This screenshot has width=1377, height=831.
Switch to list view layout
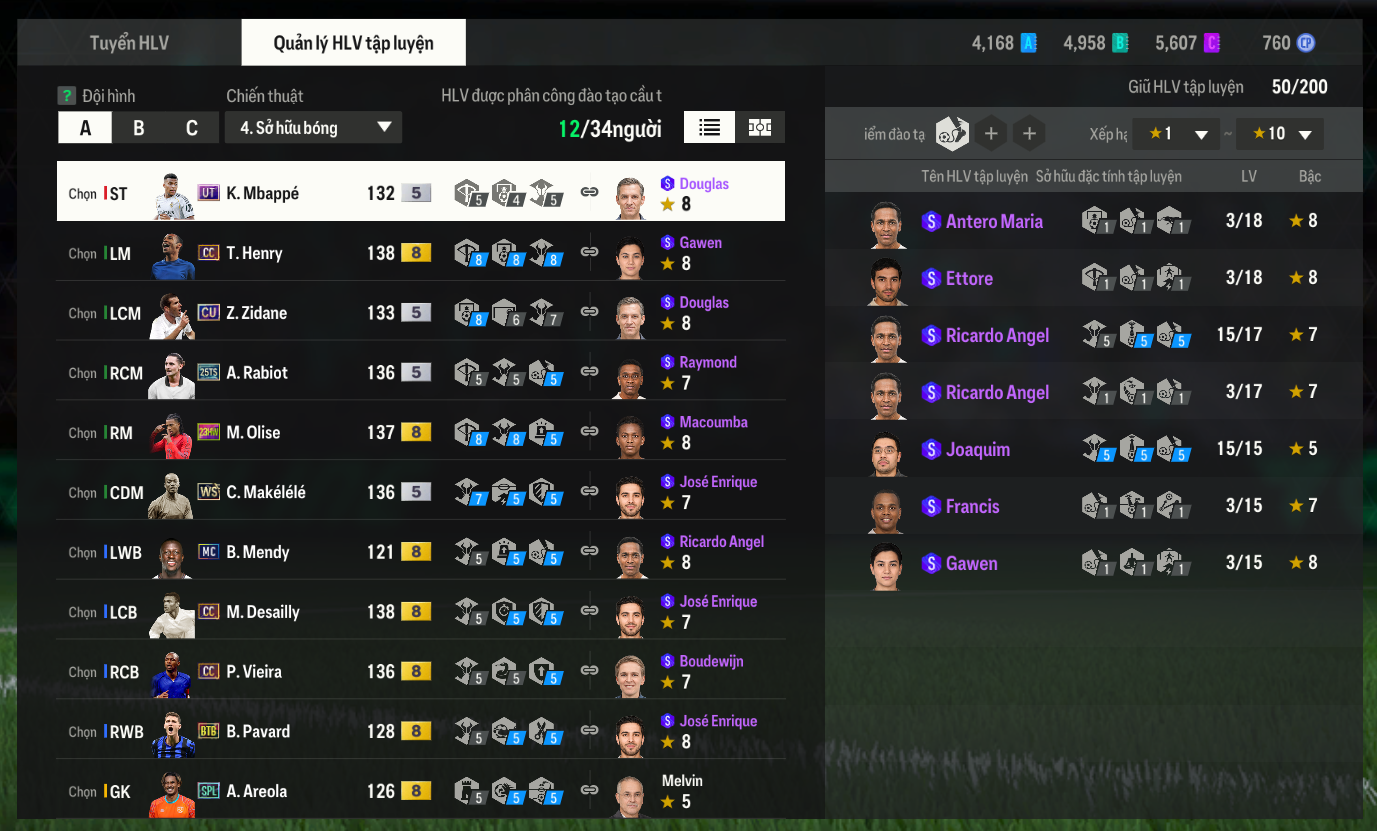[710, 128]
